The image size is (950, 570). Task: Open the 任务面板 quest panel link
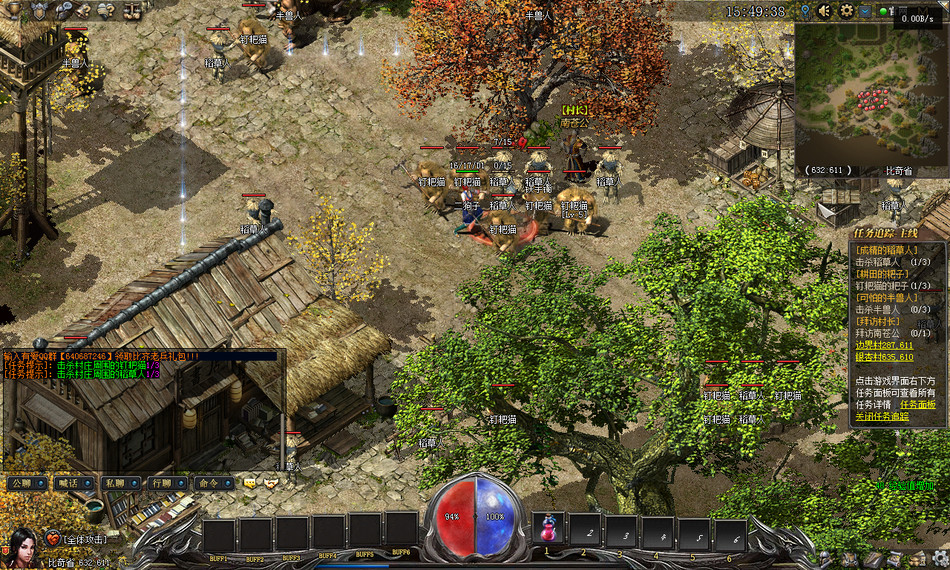pyautogui.click(x=919, y=405)
